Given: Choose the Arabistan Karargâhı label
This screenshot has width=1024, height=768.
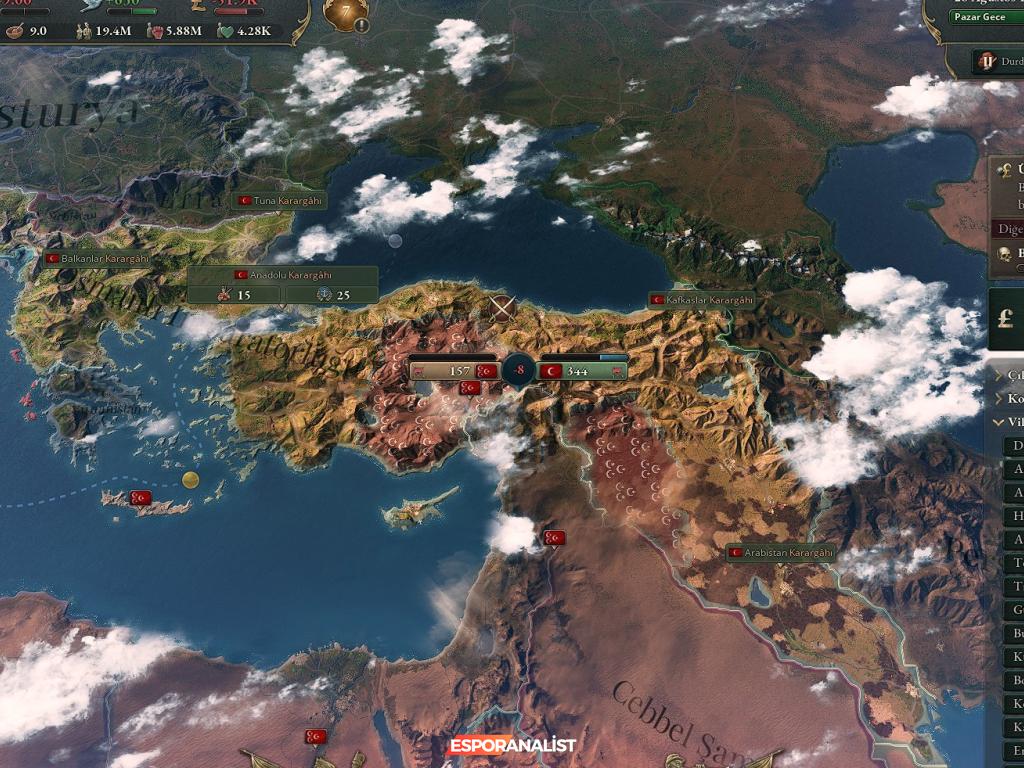Looking at the screenshot, I should (x=781, y=553).
